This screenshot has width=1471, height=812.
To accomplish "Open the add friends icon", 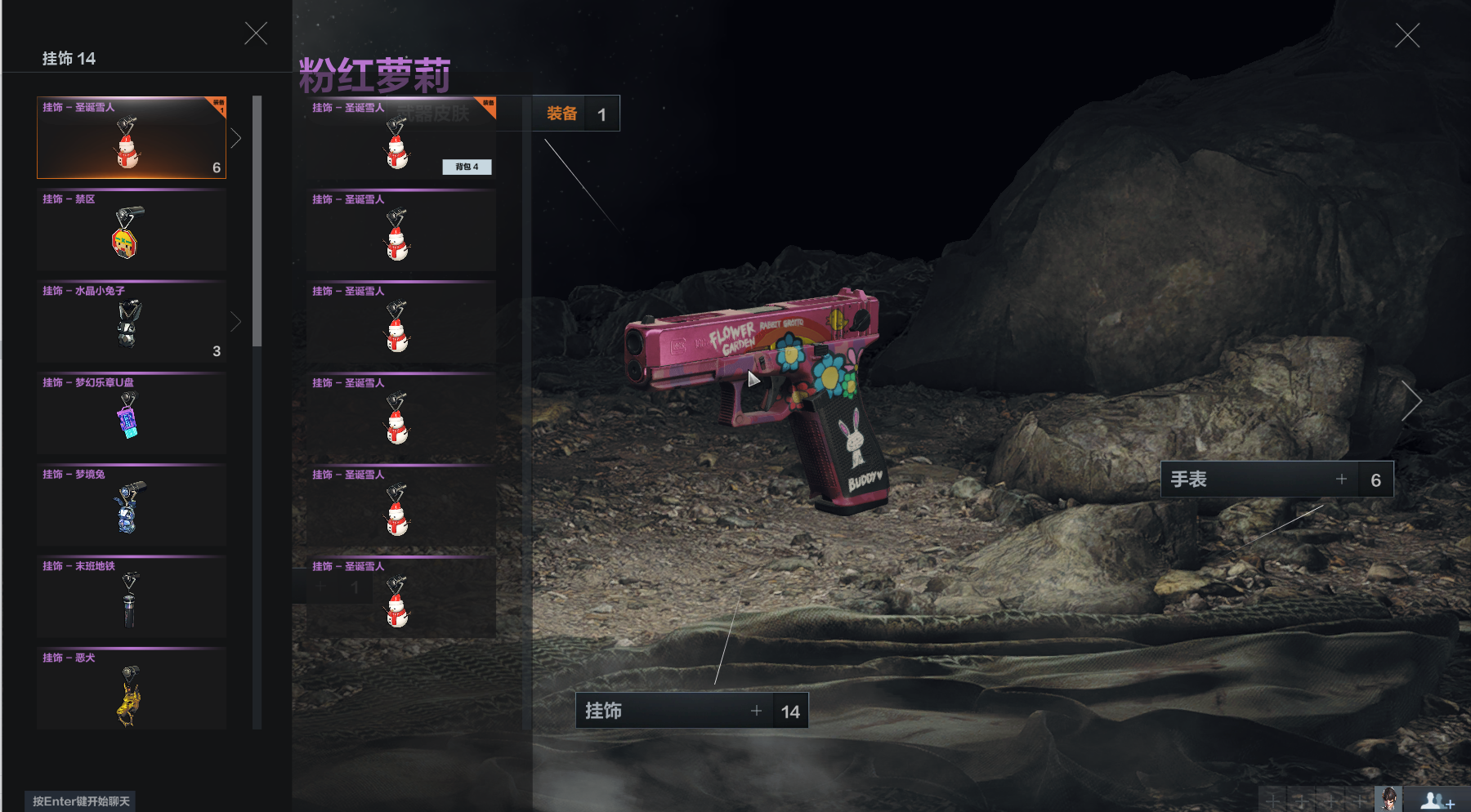I will (x=1437, y=800).
